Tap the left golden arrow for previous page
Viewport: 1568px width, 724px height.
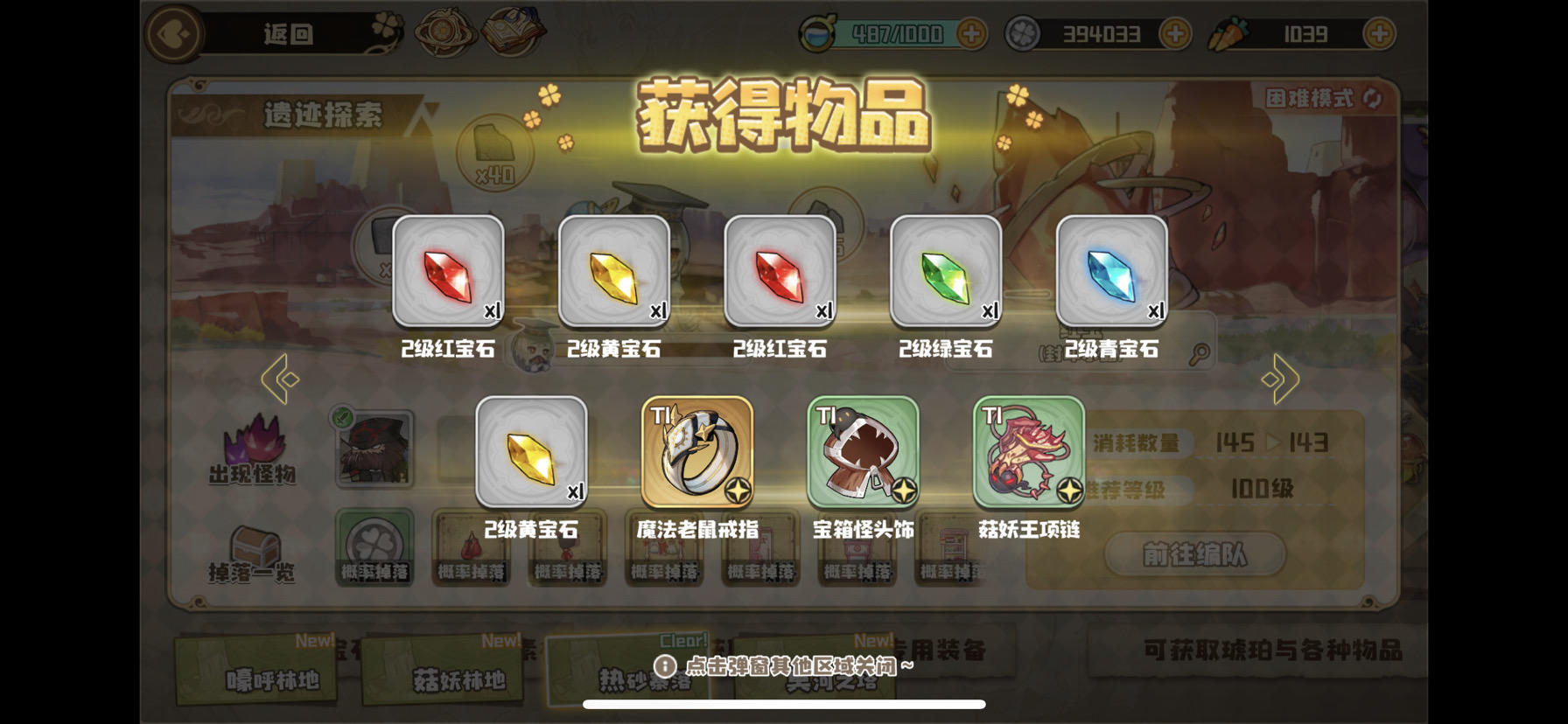(x=278, y=378)
